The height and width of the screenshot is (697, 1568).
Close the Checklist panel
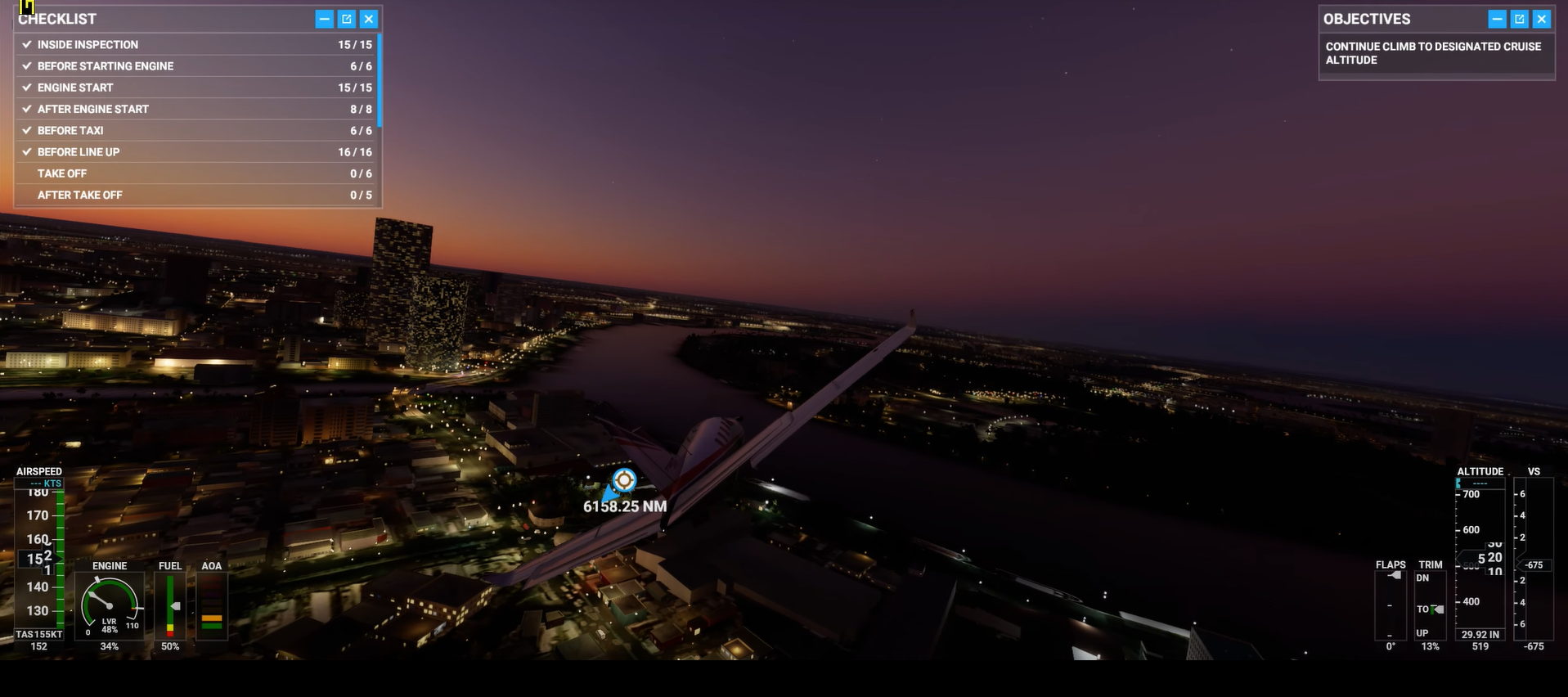[369, 19]
